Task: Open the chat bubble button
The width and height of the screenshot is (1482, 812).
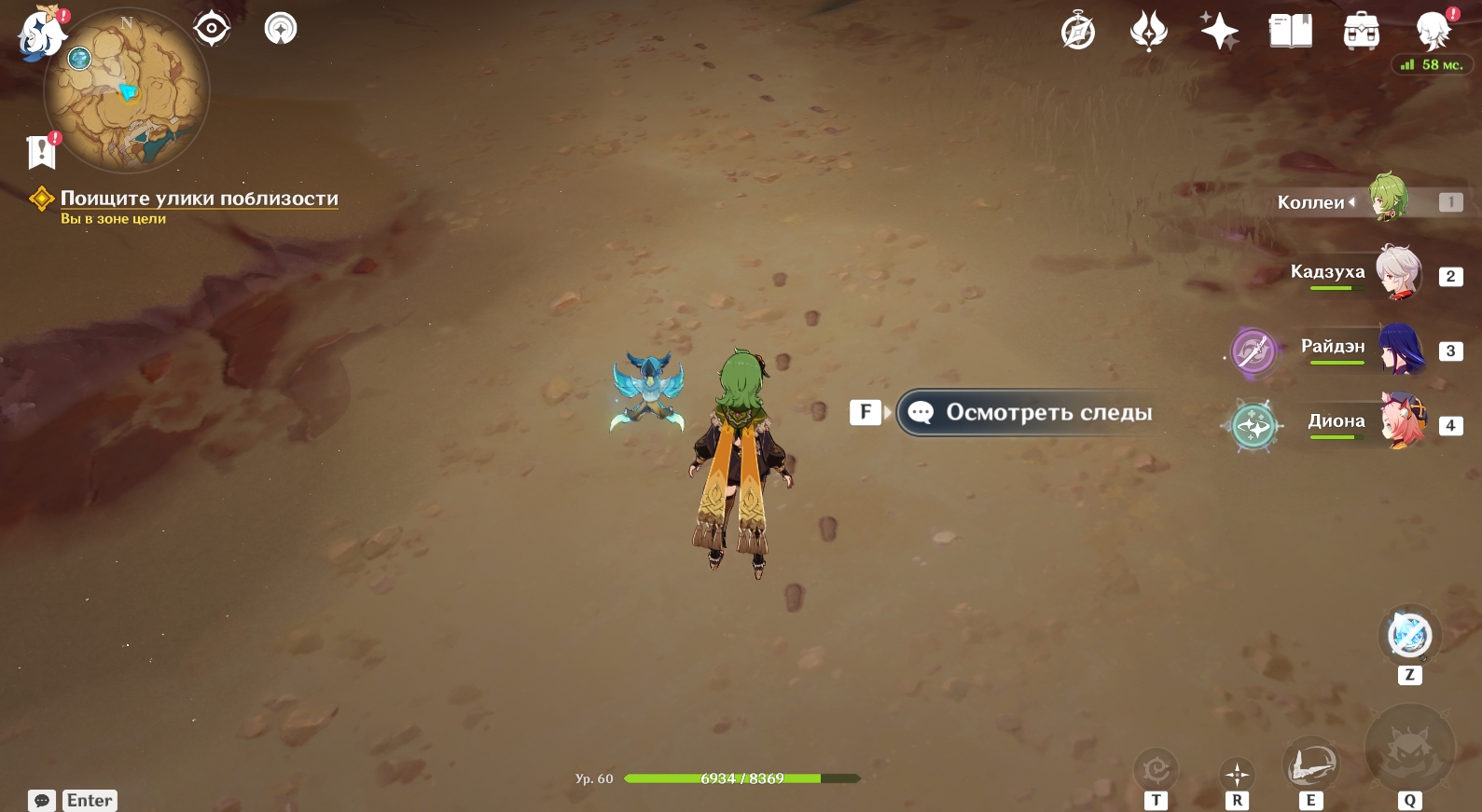Action: (x=42, y=800)
